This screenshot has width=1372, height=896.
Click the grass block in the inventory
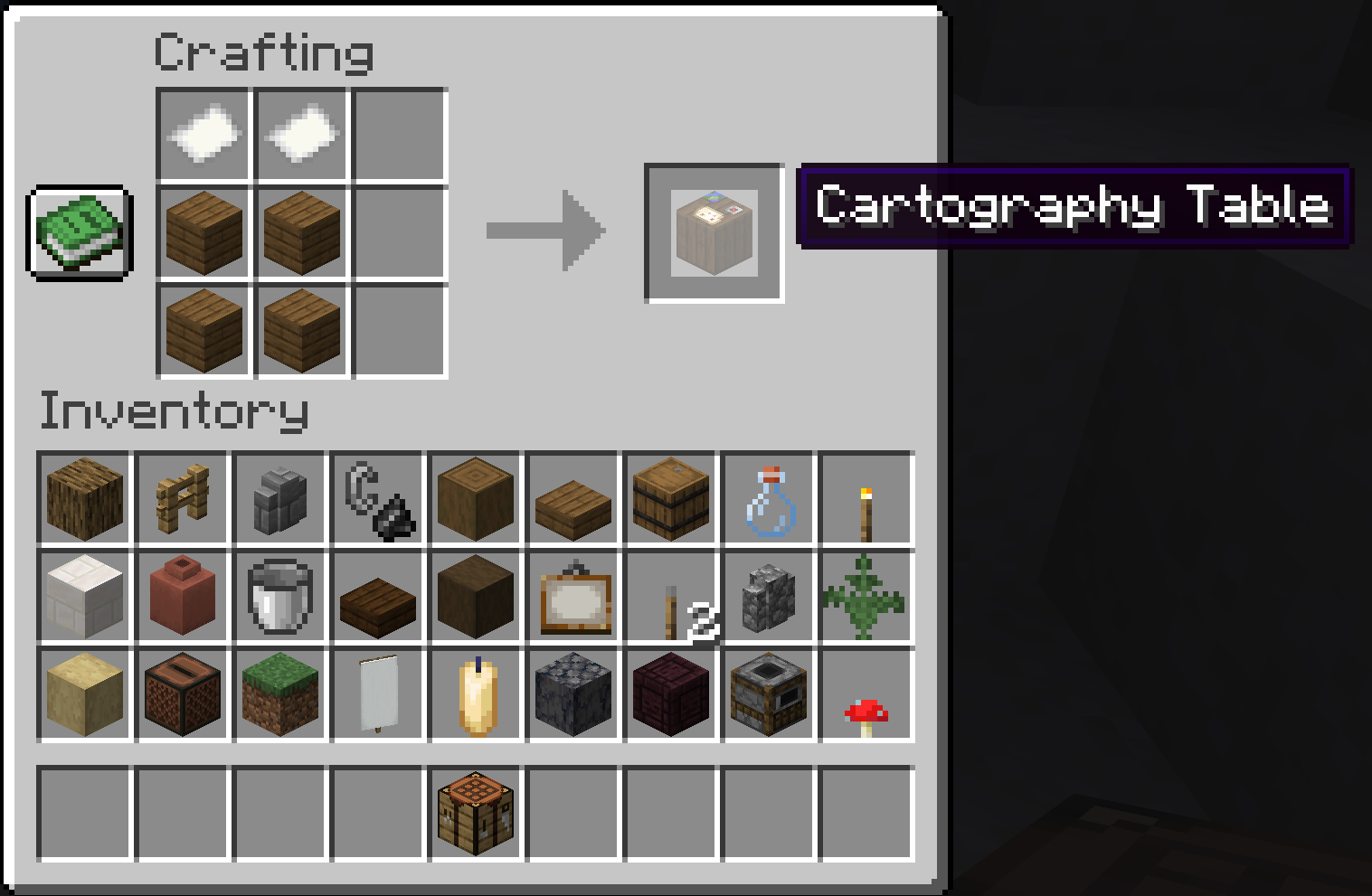tap(279, 695)
